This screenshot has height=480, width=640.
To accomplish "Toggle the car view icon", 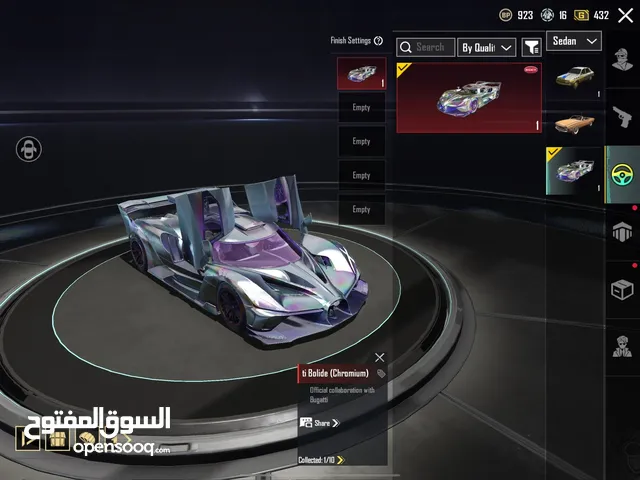I will [28, 150].
